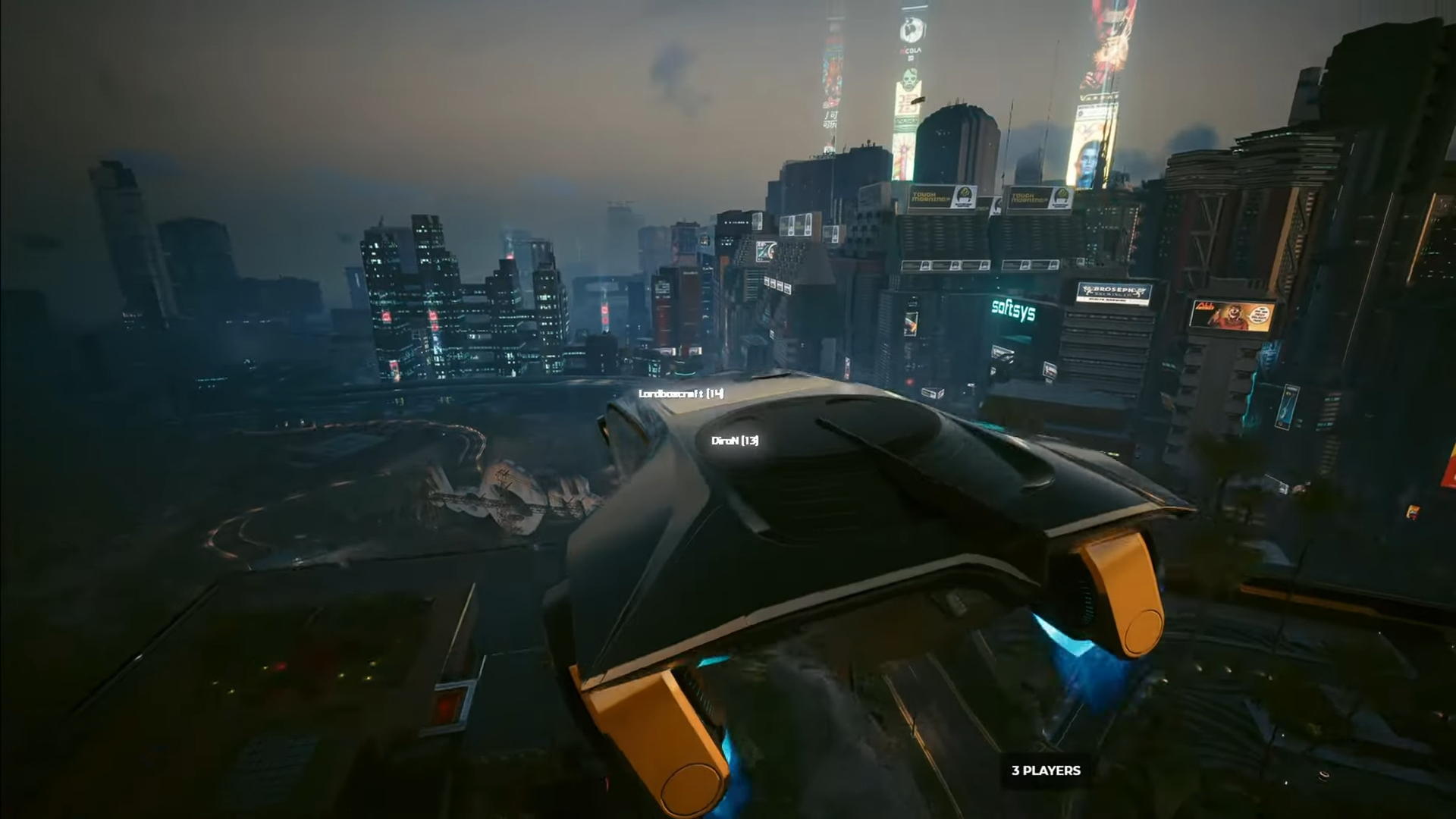The image size is (1456, 819).
Task: Click the DiroN (13) player name tag
Action: 735,441
